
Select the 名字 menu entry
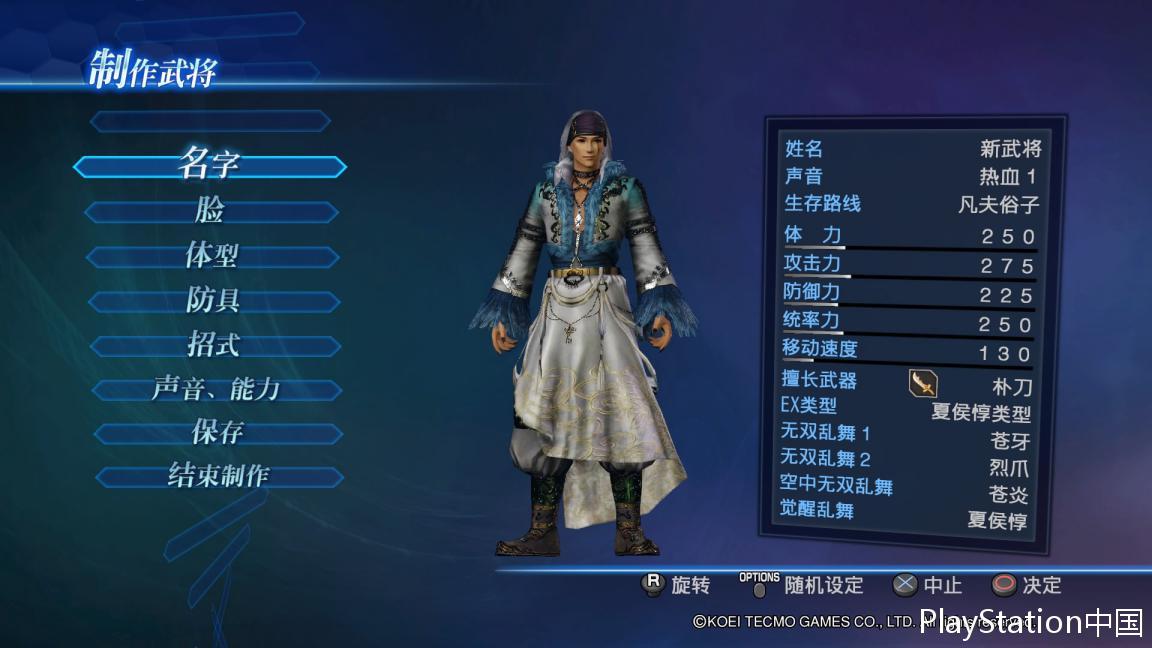[209, 166]
